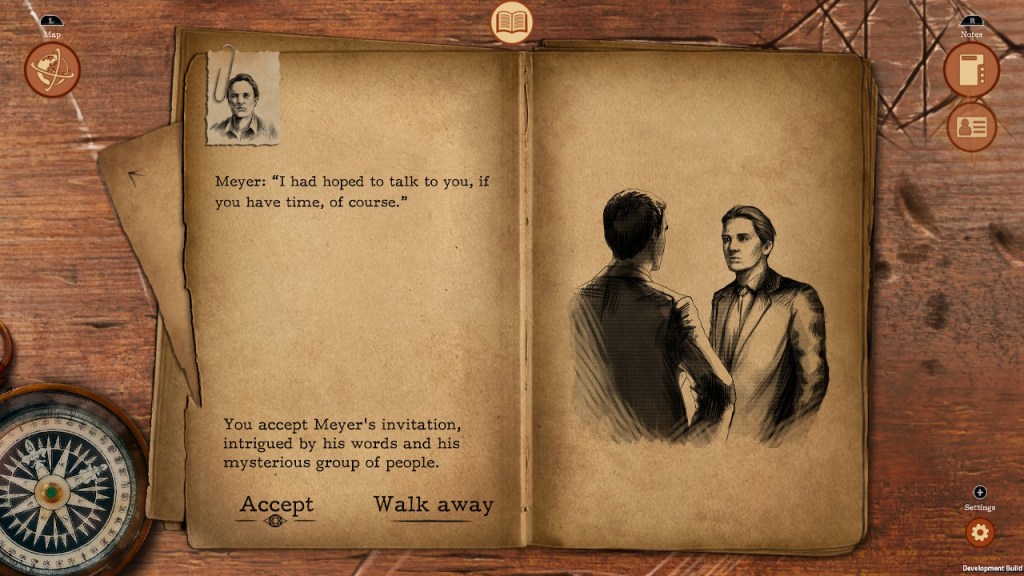Open the character ID card icon

971,127
